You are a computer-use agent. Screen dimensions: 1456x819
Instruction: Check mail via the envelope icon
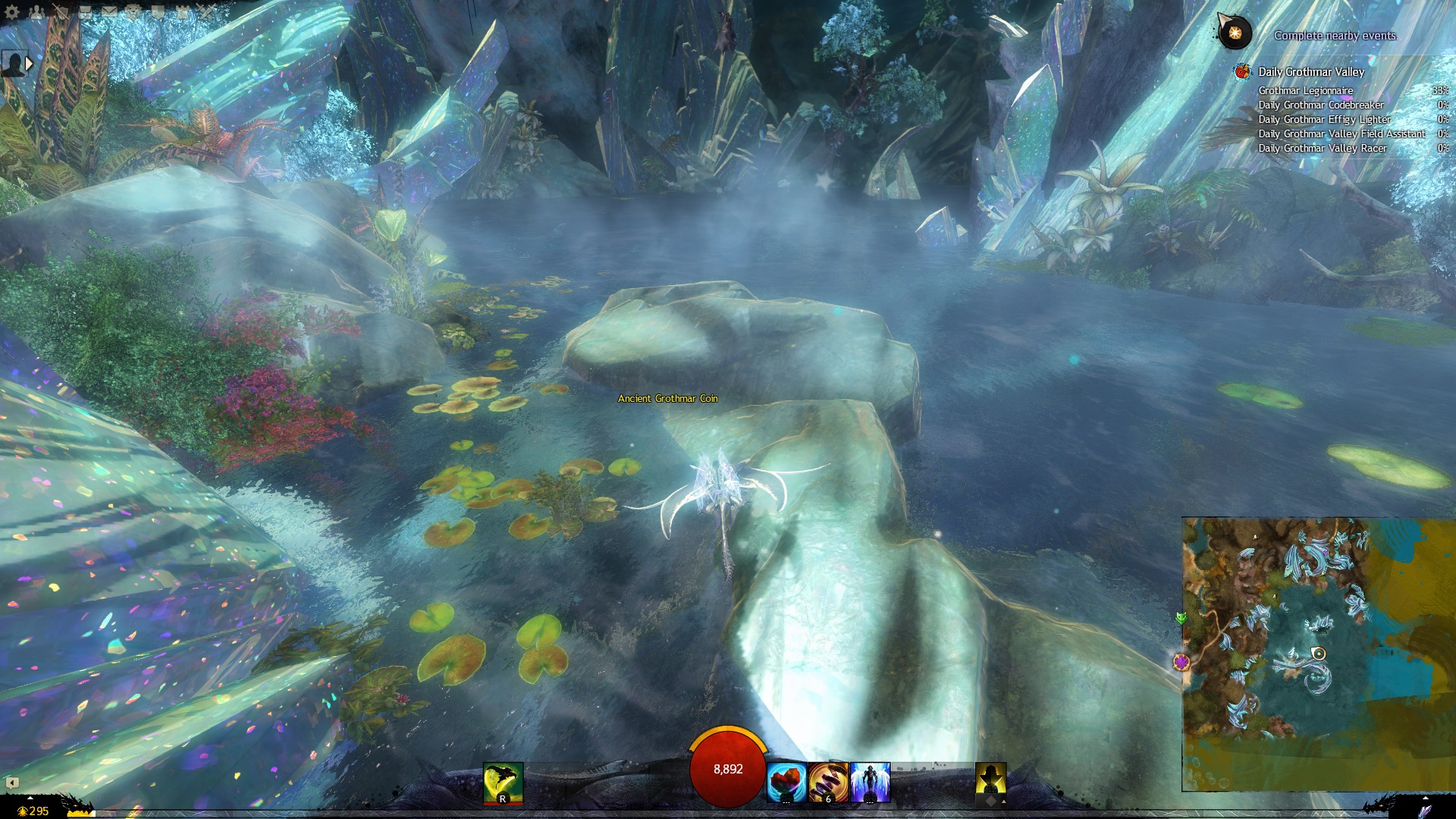110,12
